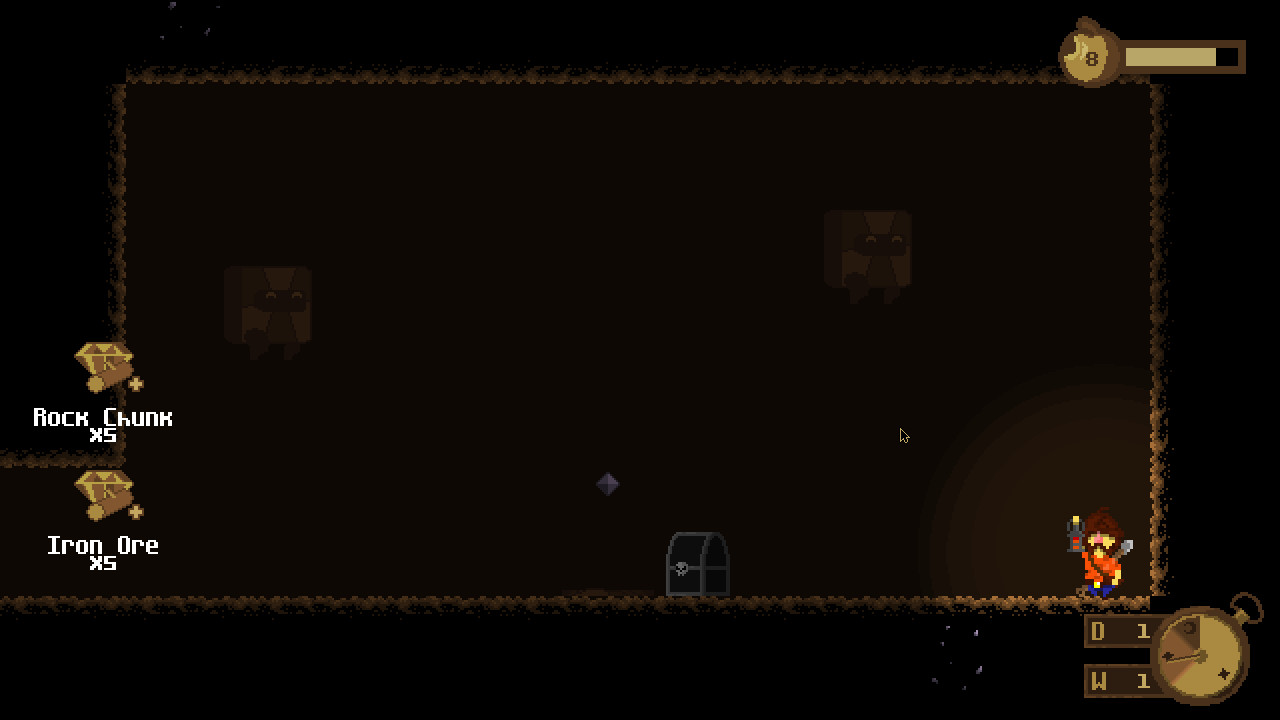
Task: Click the plus badge on Iron Ore chest
Action: coord(134,511)
